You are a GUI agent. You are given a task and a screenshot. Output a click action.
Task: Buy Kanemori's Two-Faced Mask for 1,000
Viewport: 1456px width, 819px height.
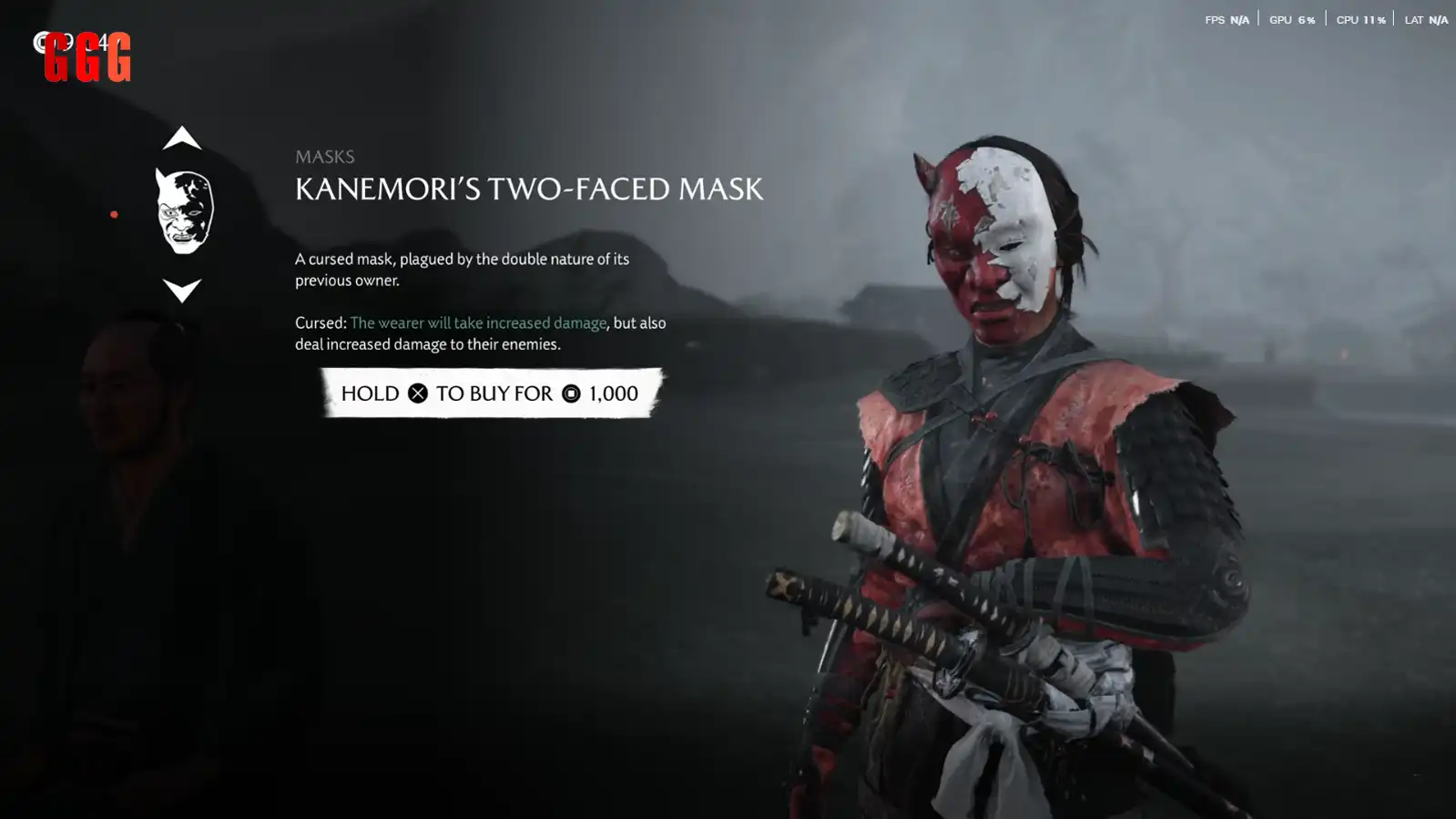pyautogui.click(x=492, y=393)
